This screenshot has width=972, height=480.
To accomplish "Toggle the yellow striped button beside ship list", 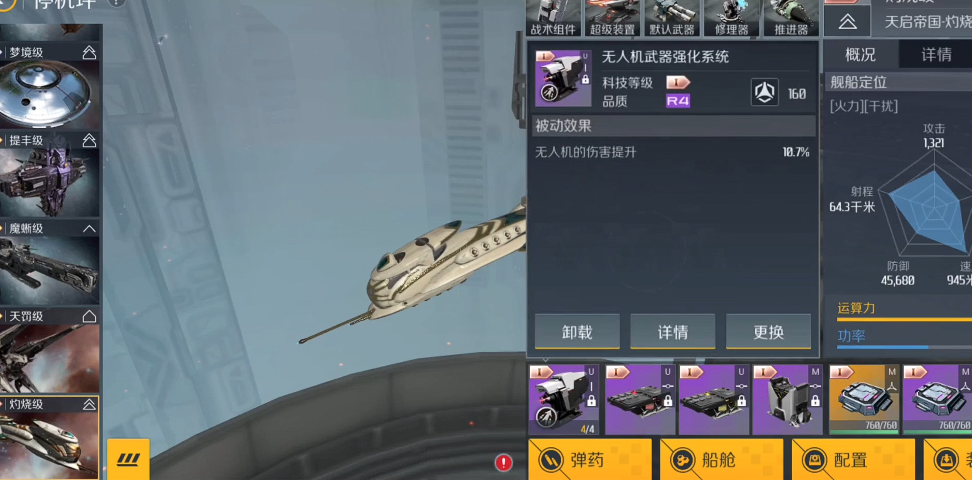I will (128, 459).
